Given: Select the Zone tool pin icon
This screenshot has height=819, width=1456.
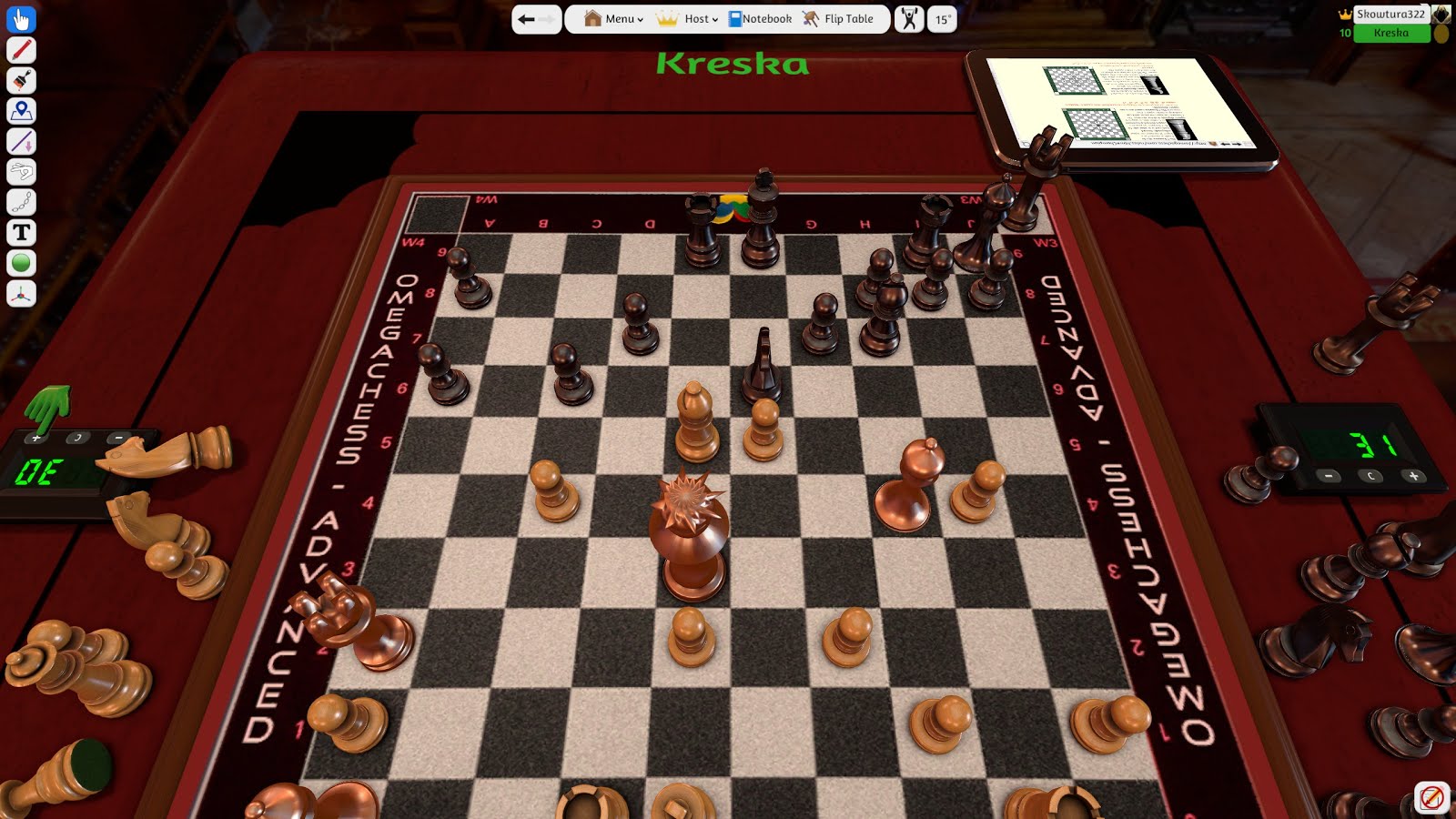Looking at the screenshot, I should tap(20, 111).
